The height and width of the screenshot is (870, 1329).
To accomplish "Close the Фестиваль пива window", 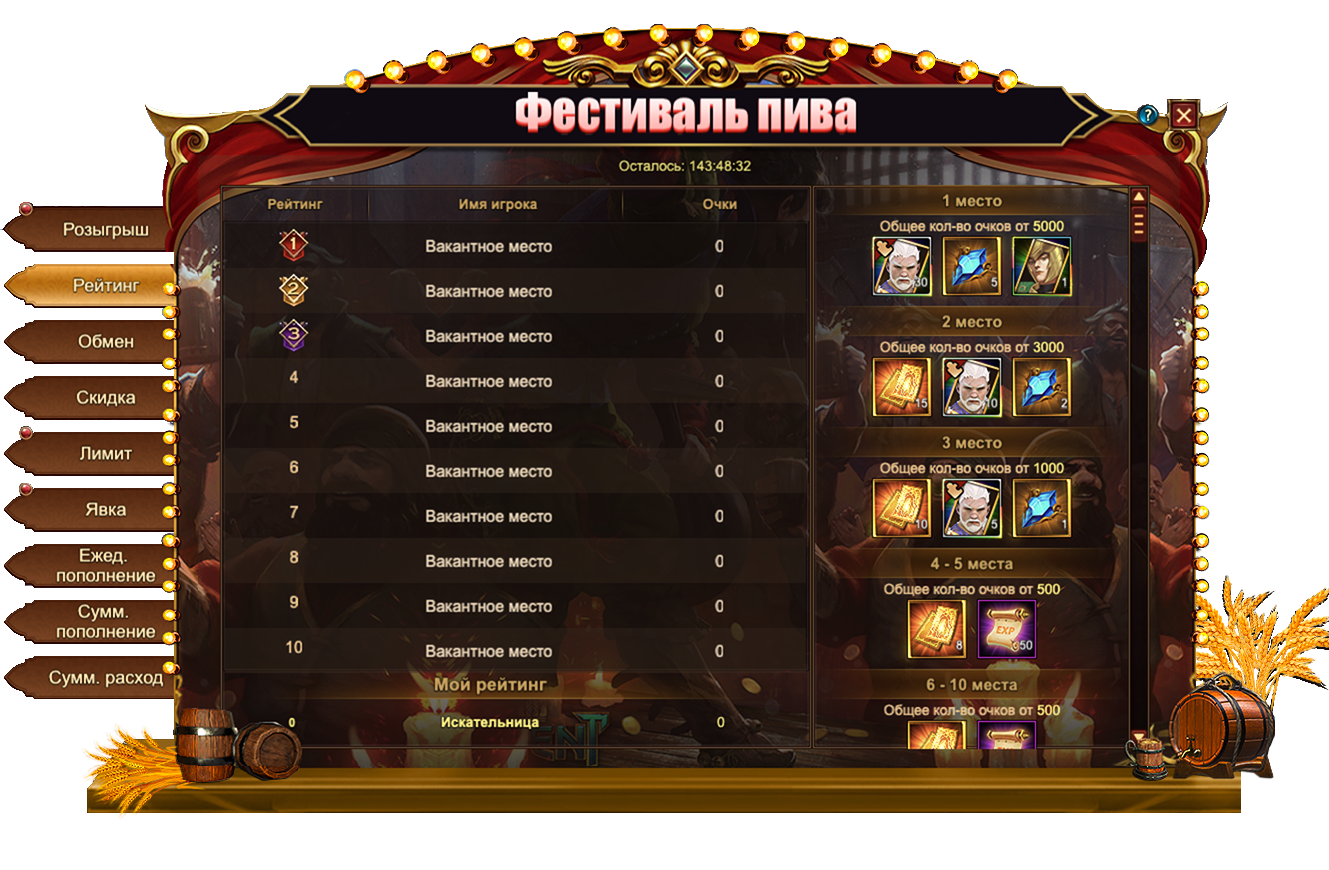I will click(x=1183, y=115).
